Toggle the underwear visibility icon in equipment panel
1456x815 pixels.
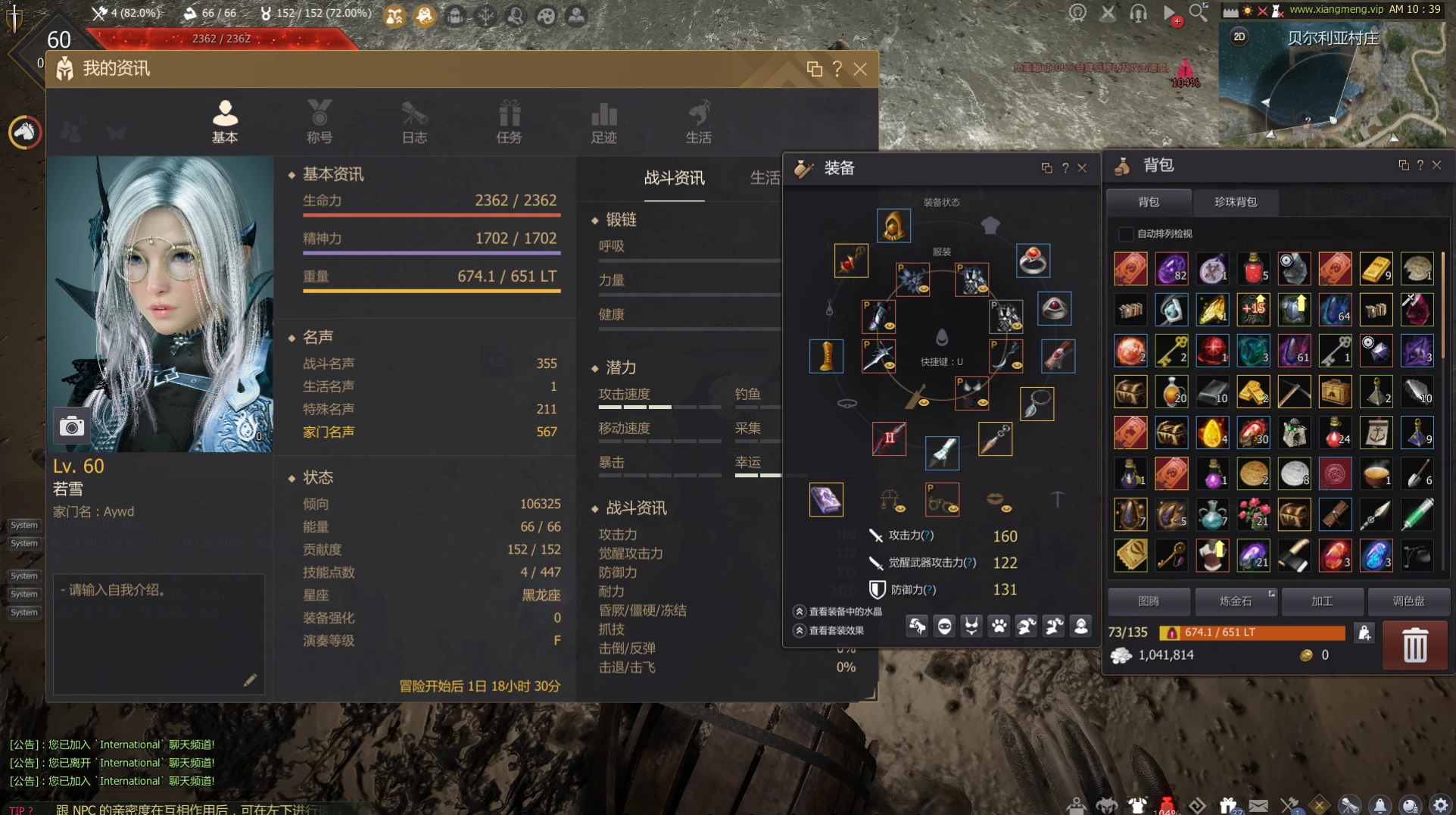971,626
